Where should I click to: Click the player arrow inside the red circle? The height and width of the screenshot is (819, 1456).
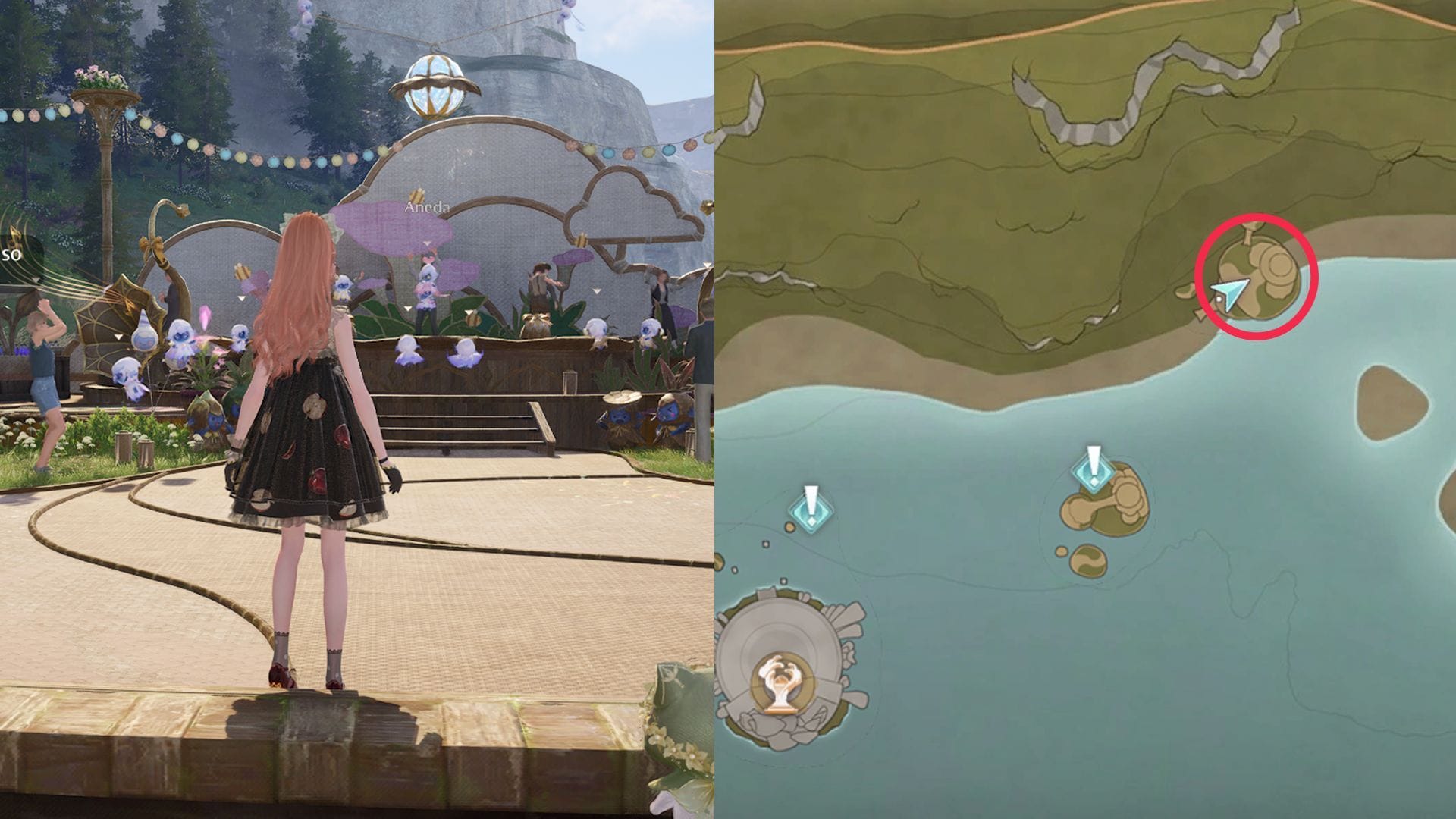point(1228,293)
